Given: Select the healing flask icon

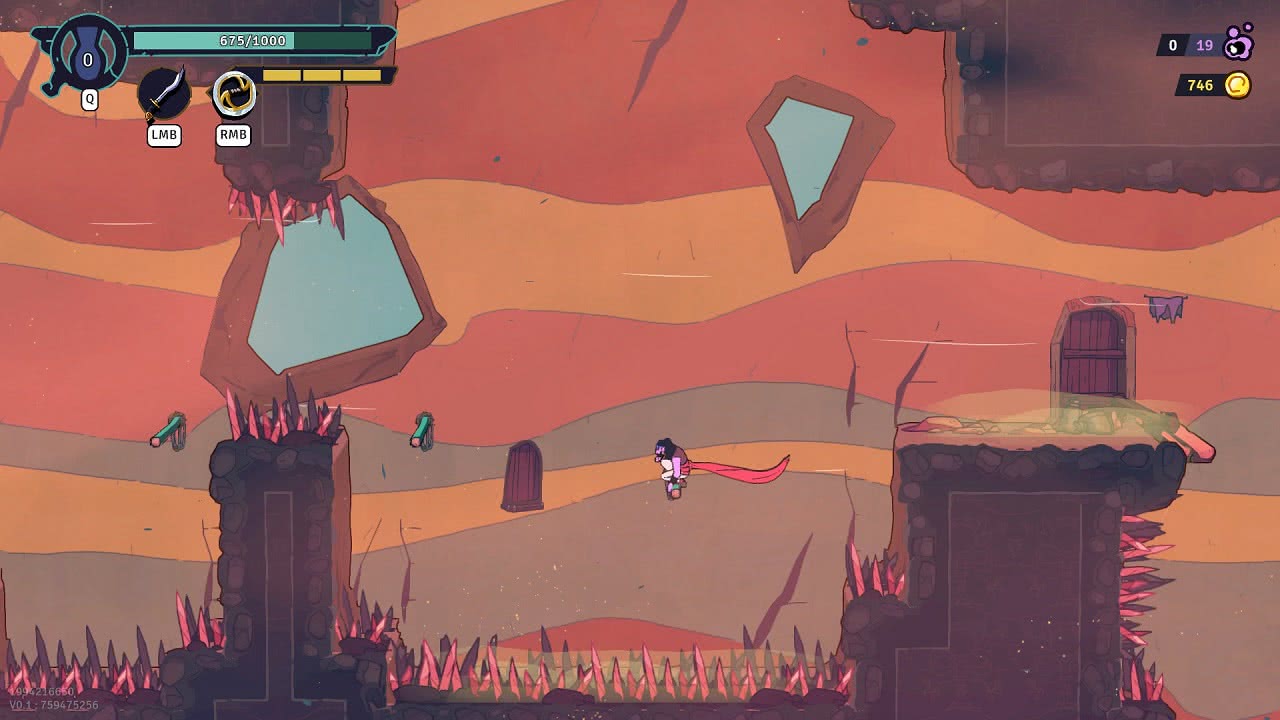Looking at the screenshot, I should (x=88, y=56).
